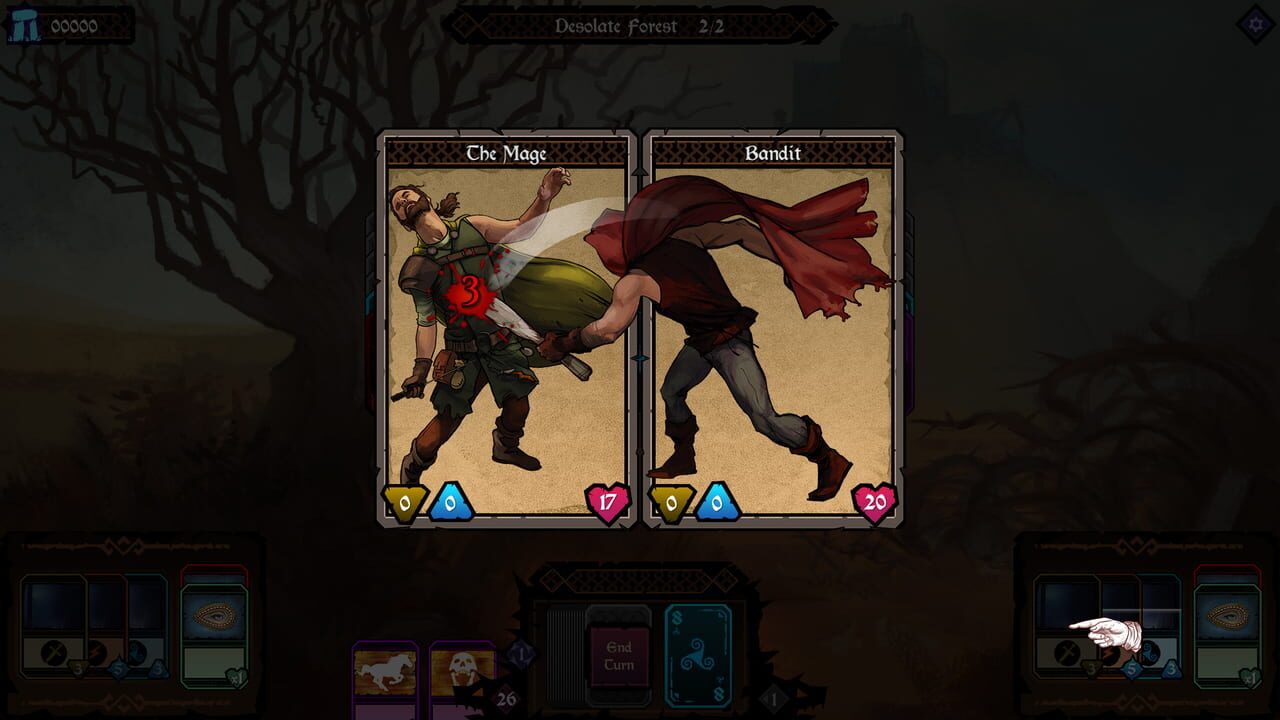The height and width of the screenshot is (720, 1280).
Task: Select the heart x1 badge on the eye card
Action: (x=236, y=679)
